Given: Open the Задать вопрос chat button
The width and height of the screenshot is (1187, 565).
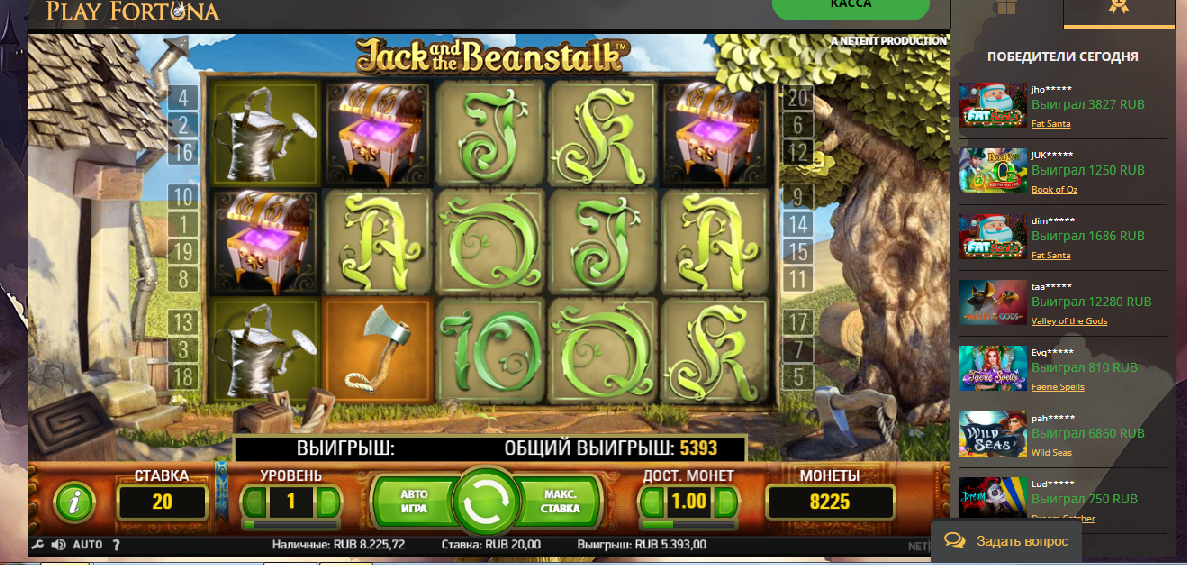Looking at the screenshot, I should [x=1007, y=541].
